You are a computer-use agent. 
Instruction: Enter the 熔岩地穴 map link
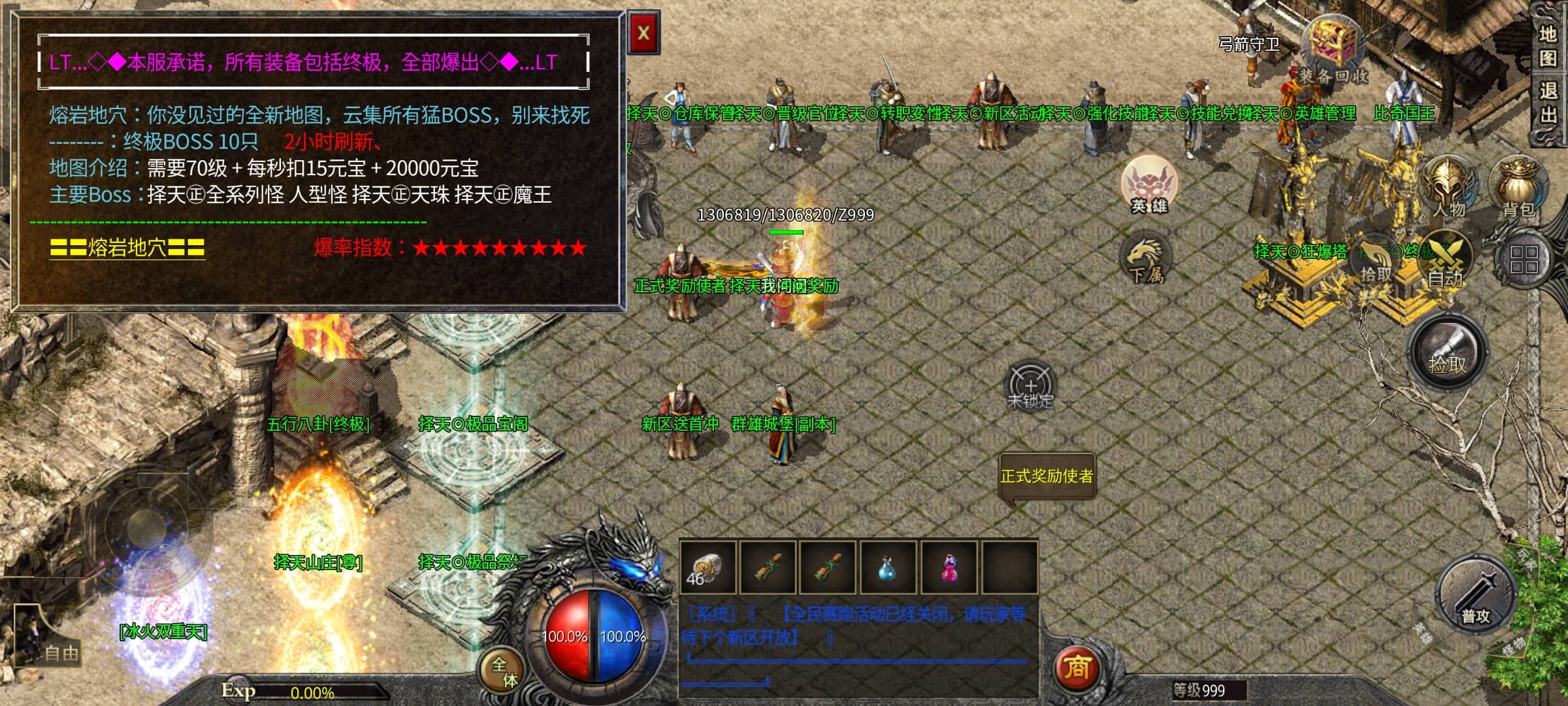coord(127,248)
